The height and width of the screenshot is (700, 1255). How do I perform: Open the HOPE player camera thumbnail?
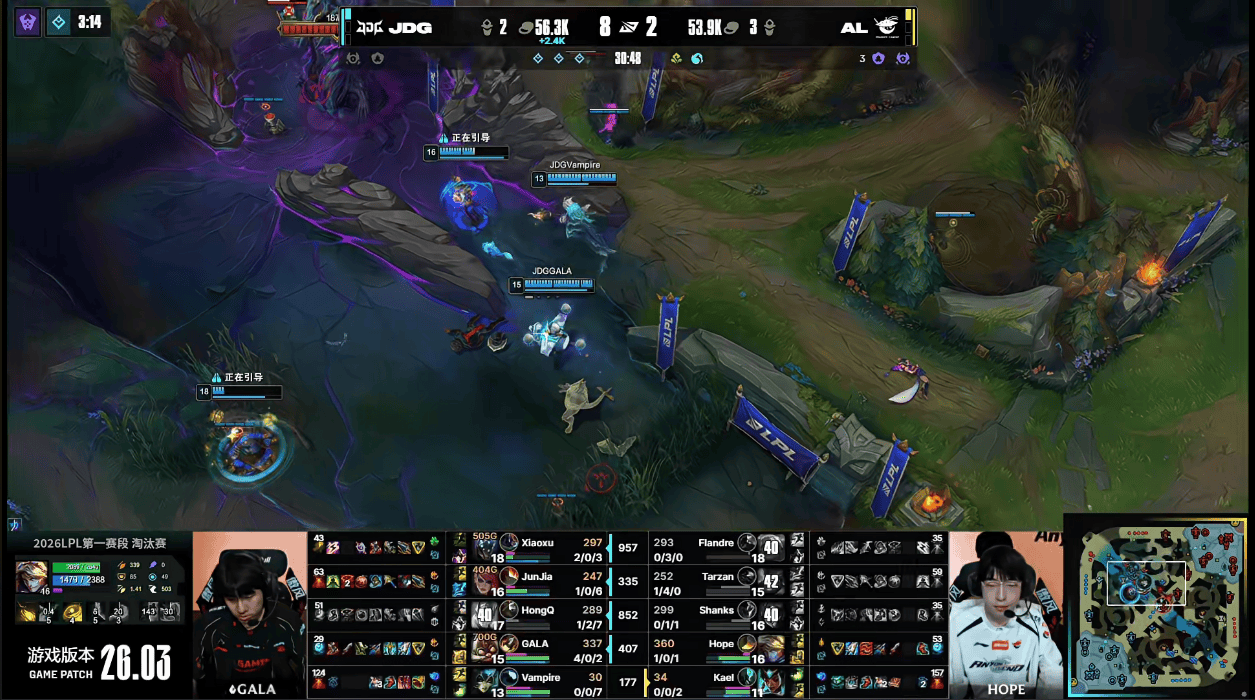pyautogui.click(x=1004, y=614)
